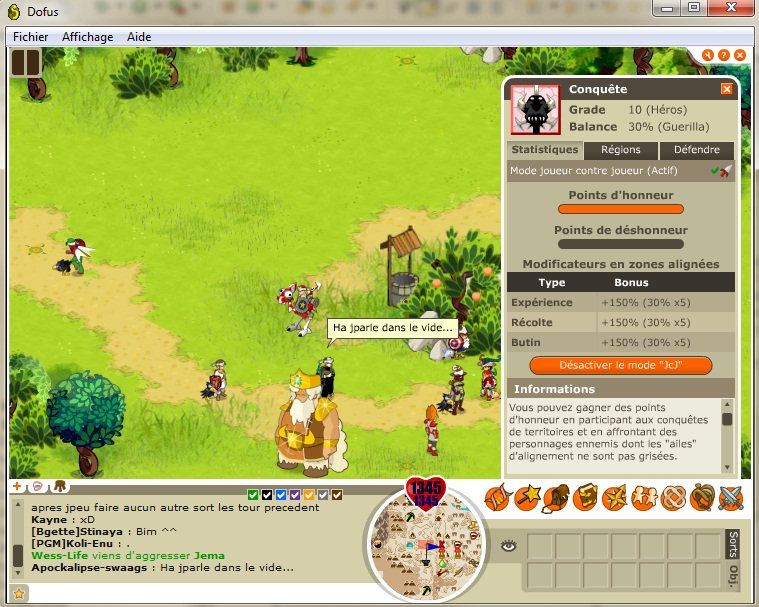The width and height of the screenshot is (759, 607).
Task: Open the crossed swords conquest icon
Action: click(x=730, y=496)
